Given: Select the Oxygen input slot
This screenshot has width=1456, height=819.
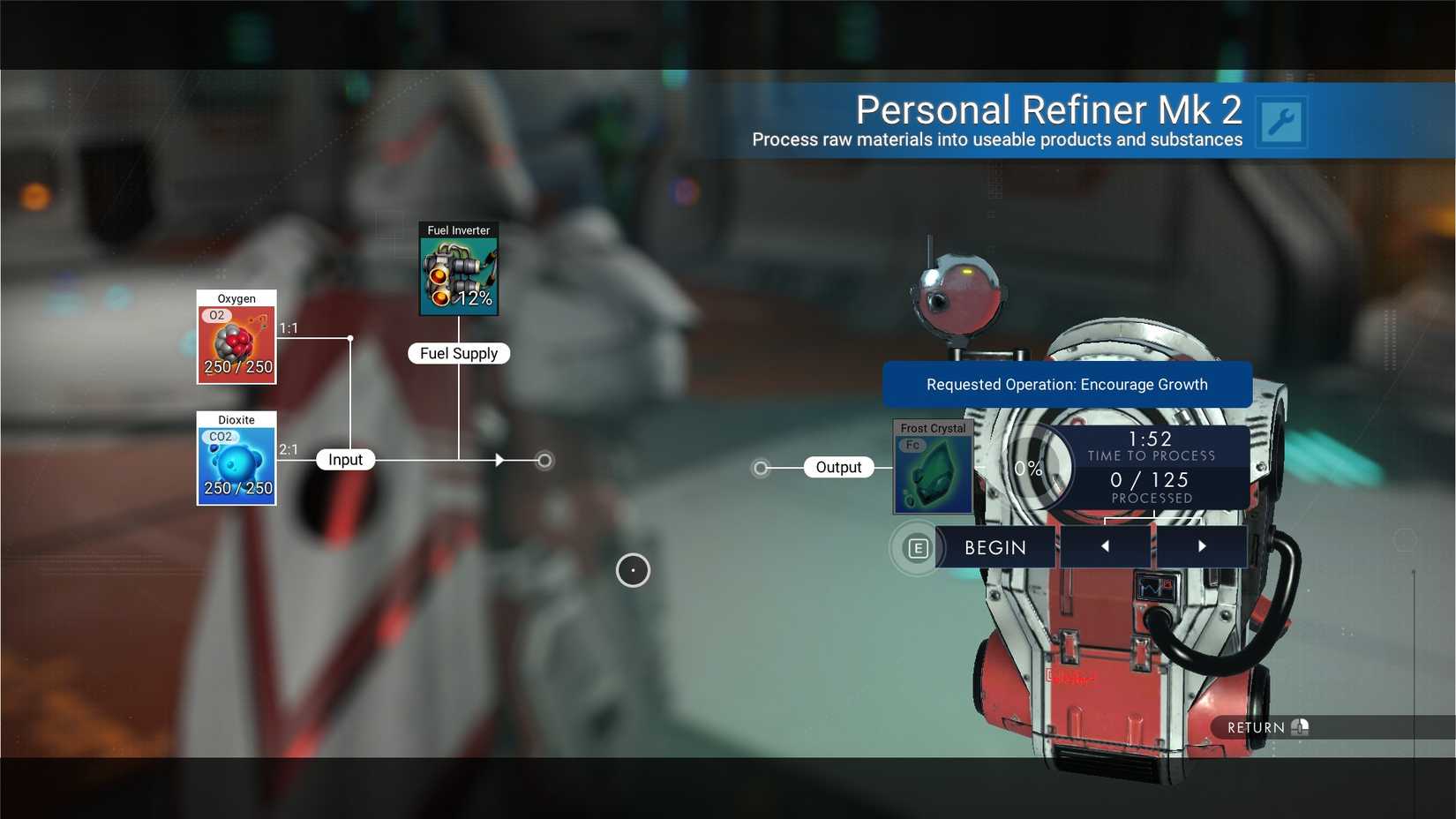Looking at the screenshot, I should coord(236,339).
